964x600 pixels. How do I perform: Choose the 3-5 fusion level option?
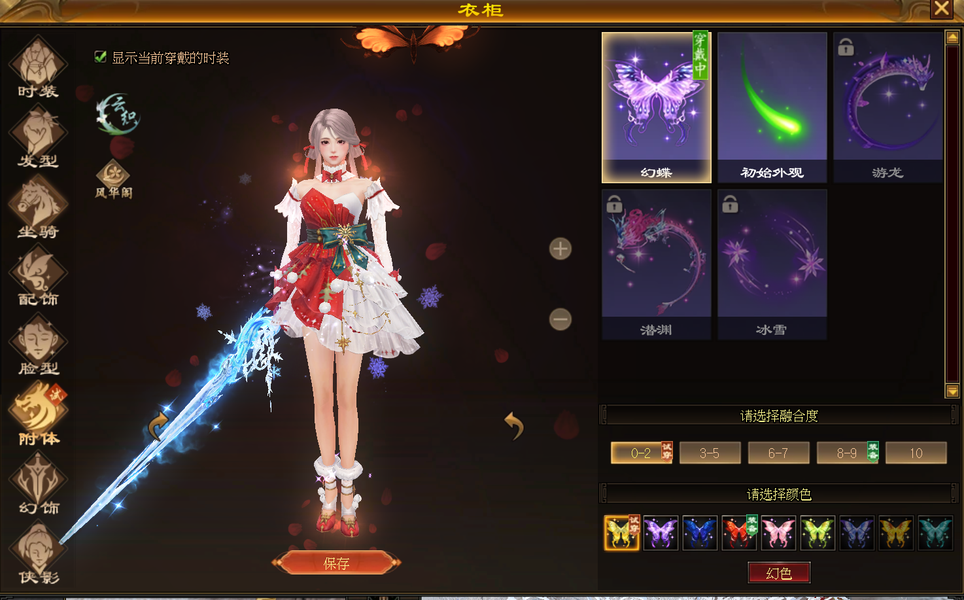coord(710,453)
